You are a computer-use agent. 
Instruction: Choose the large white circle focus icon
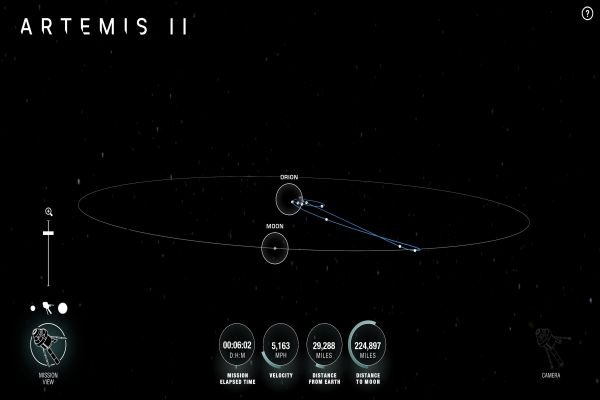click(62, 308)
